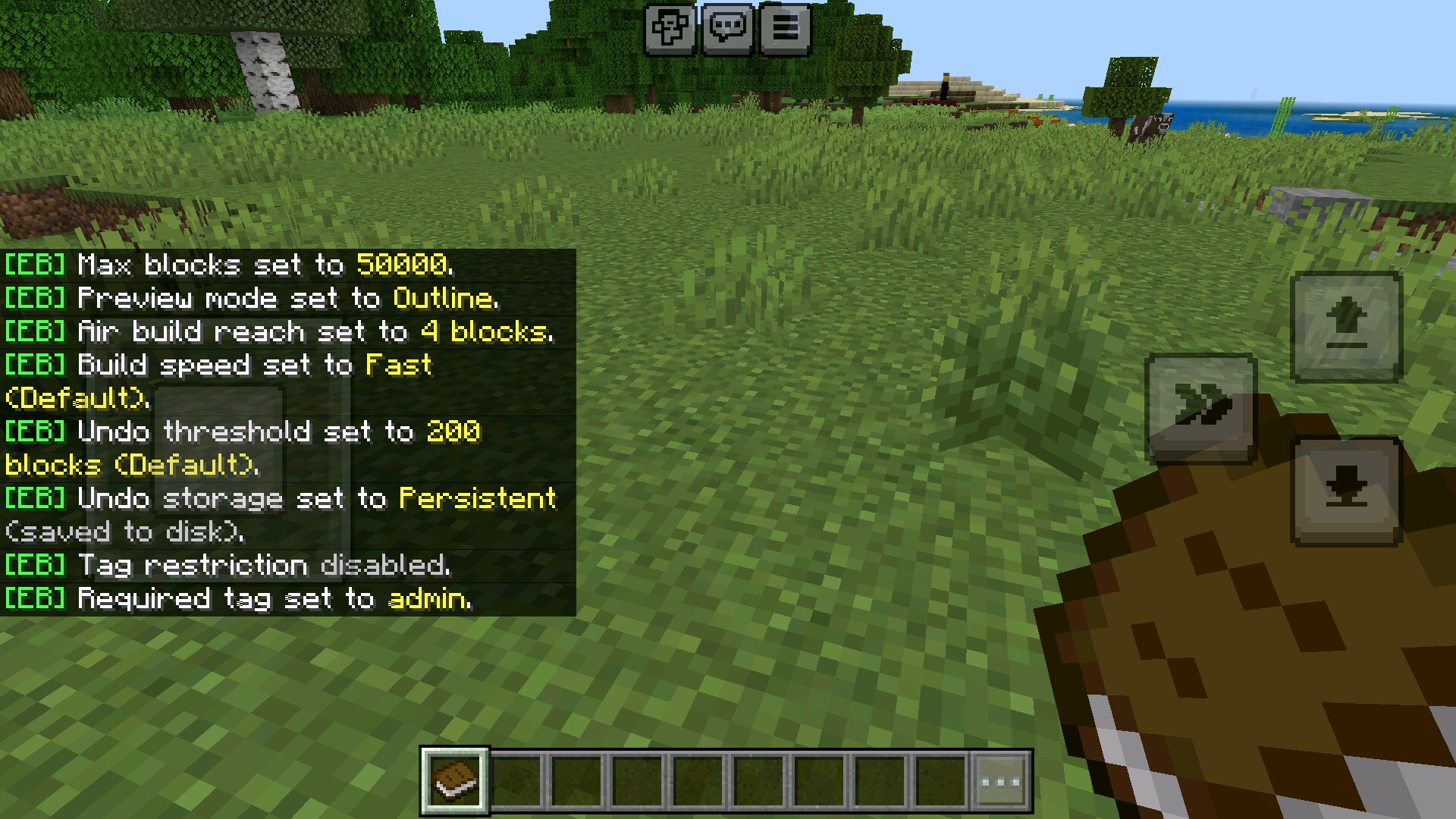Click the 'admin' required tag text
This screenshot has height=819, width=1456.
click(x=428, y=598)
